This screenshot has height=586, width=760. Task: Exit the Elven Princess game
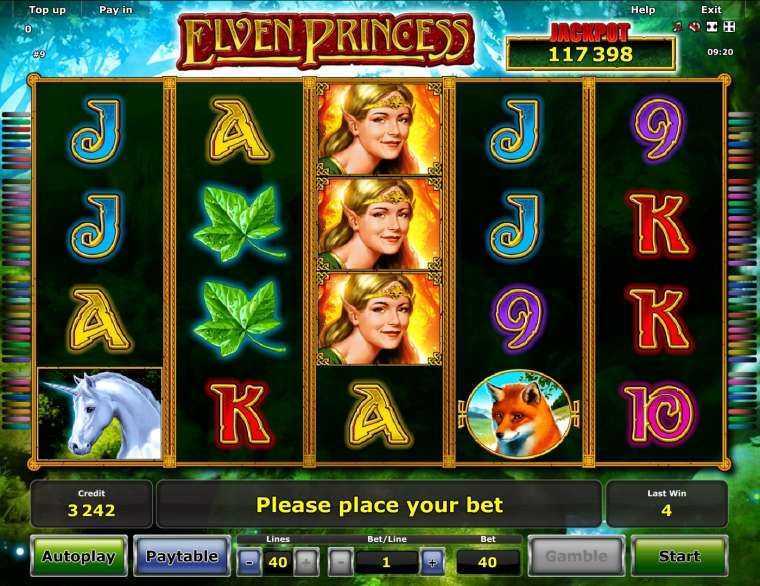click(711, 10)
